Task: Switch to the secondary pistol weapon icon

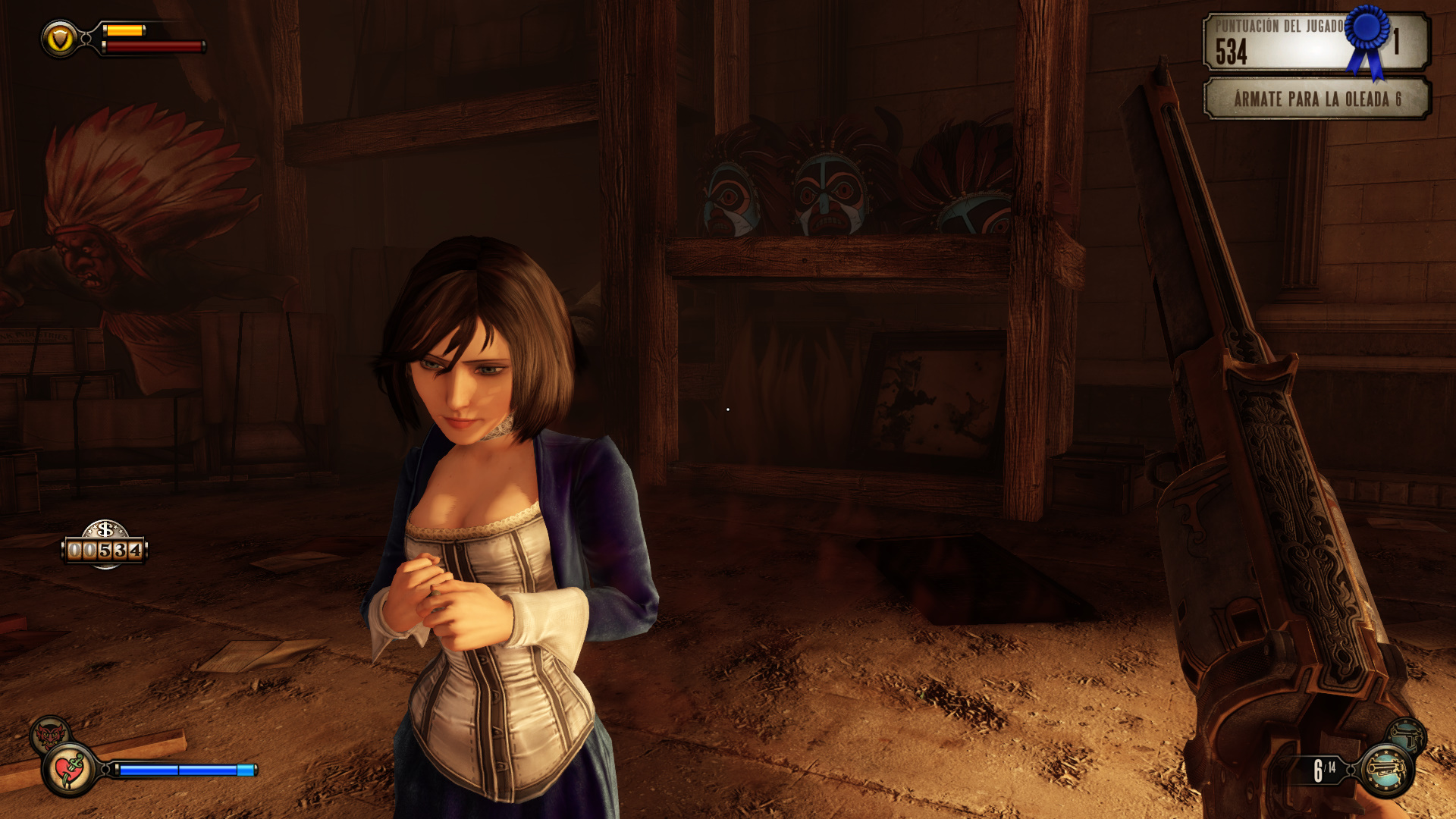Action: click(x=1407, y=735)
